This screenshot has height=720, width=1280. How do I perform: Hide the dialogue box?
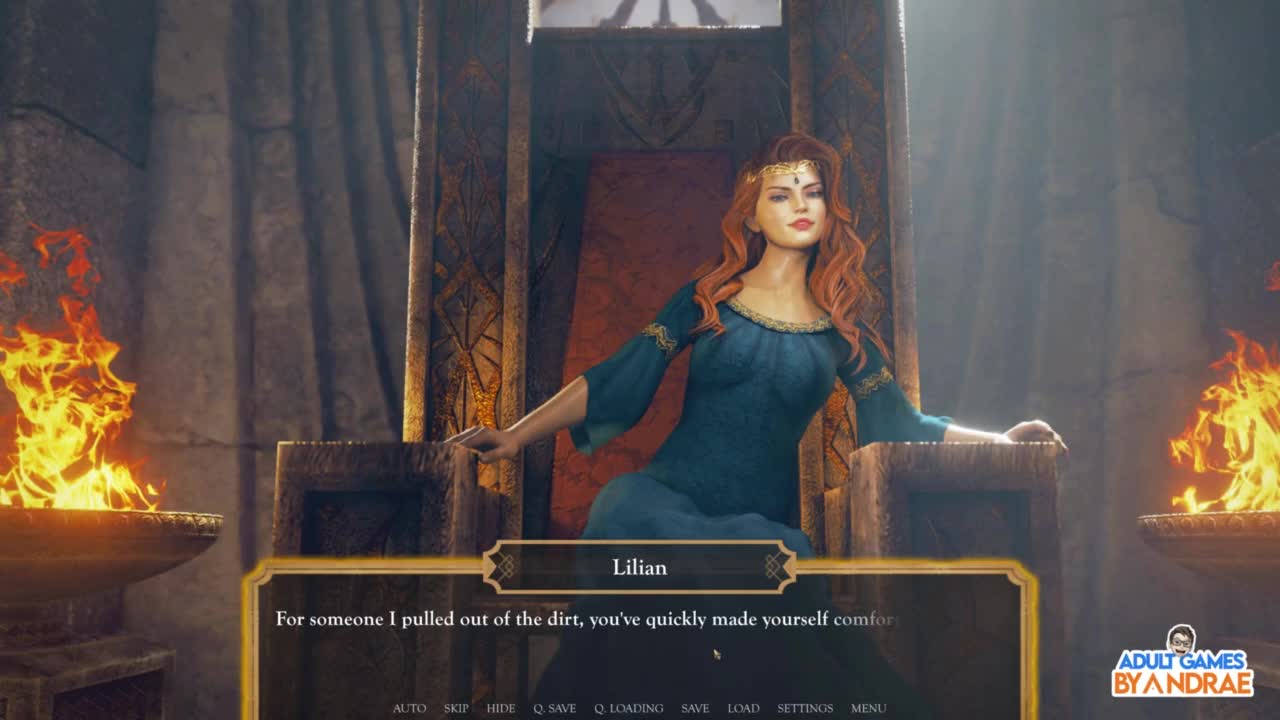[501, 708]
